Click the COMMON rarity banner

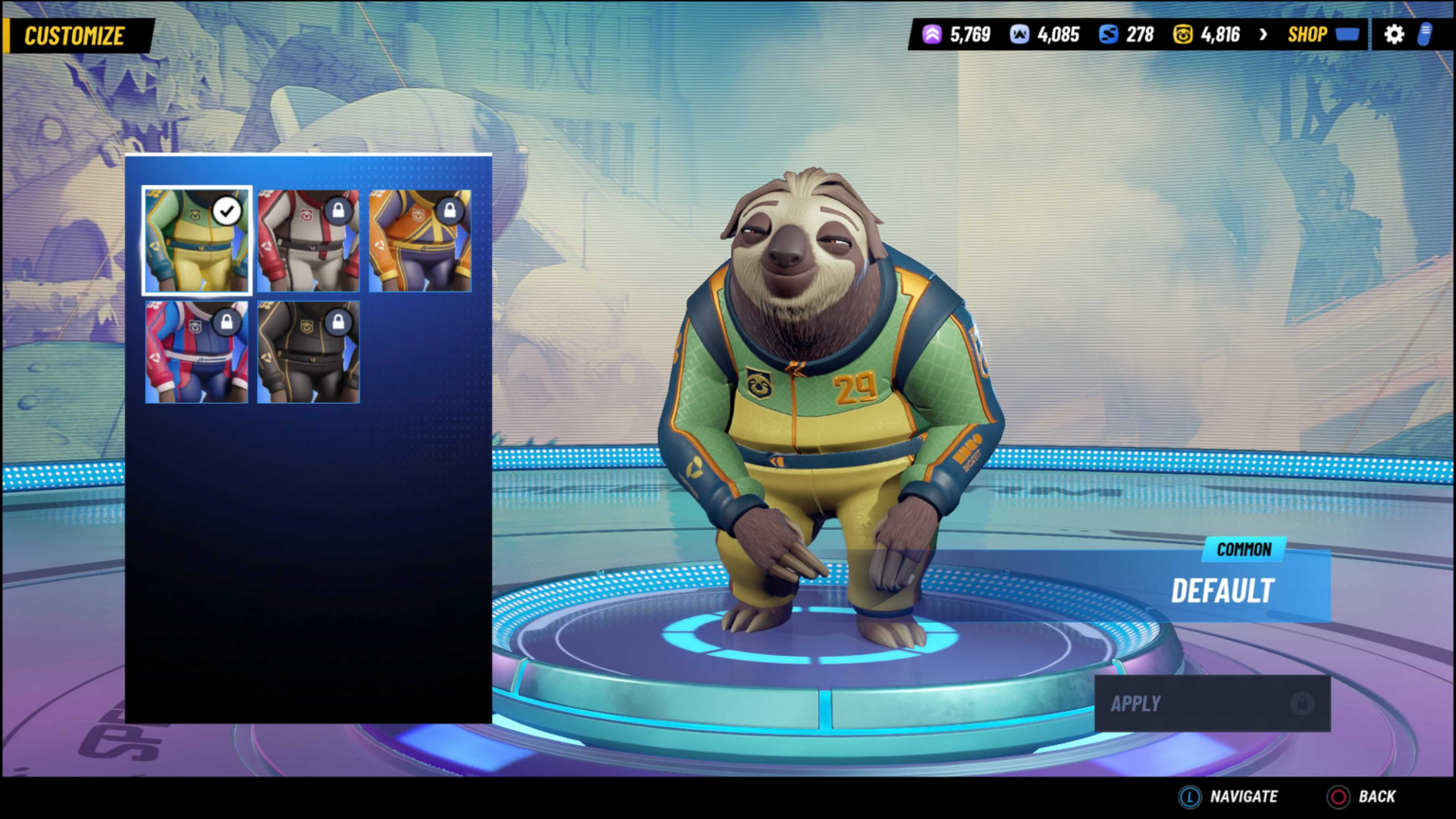point(1243,550)
